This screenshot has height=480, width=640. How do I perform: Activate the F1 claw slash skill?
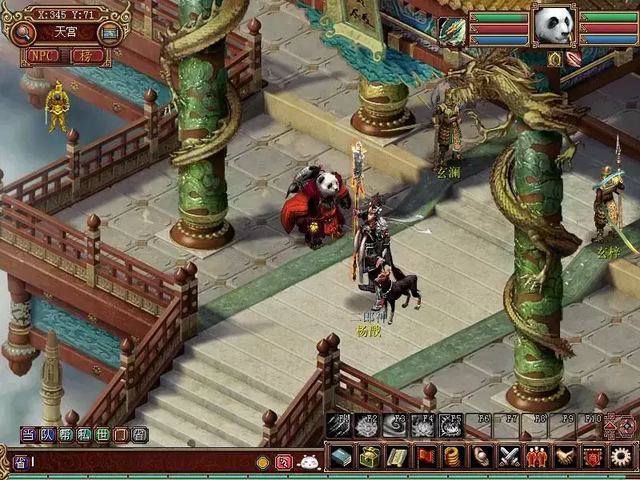[x=339, y=426]
